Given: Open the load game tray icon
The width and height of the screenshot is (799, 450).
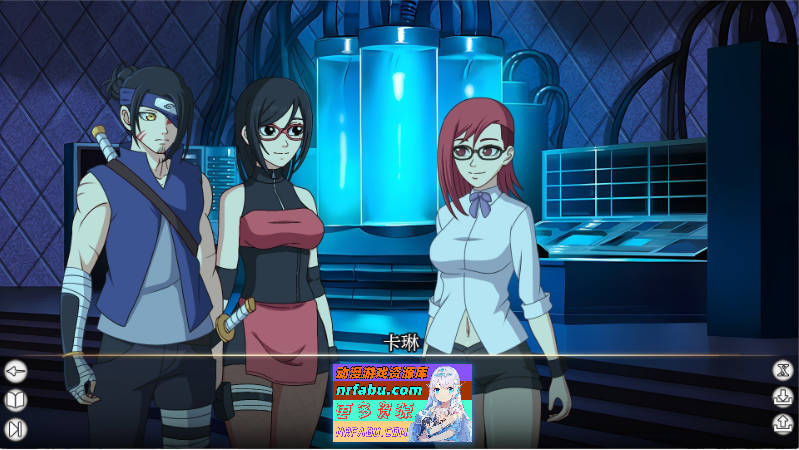Looking at the screenshot, I should pyautogui.click(x=782, y=424).
